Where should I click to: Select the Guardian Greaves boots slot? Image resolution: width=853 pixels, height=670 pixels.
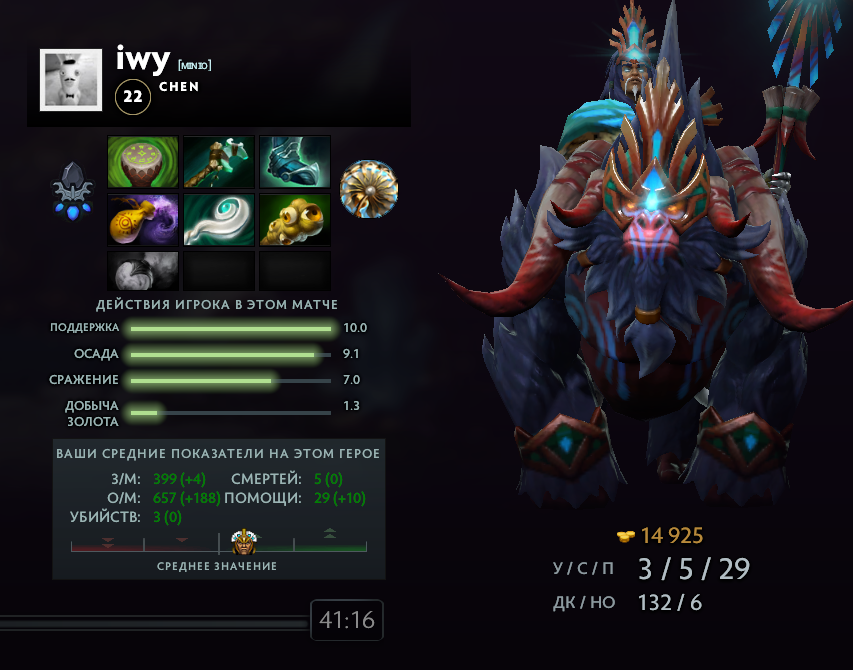tap(295, 162)
